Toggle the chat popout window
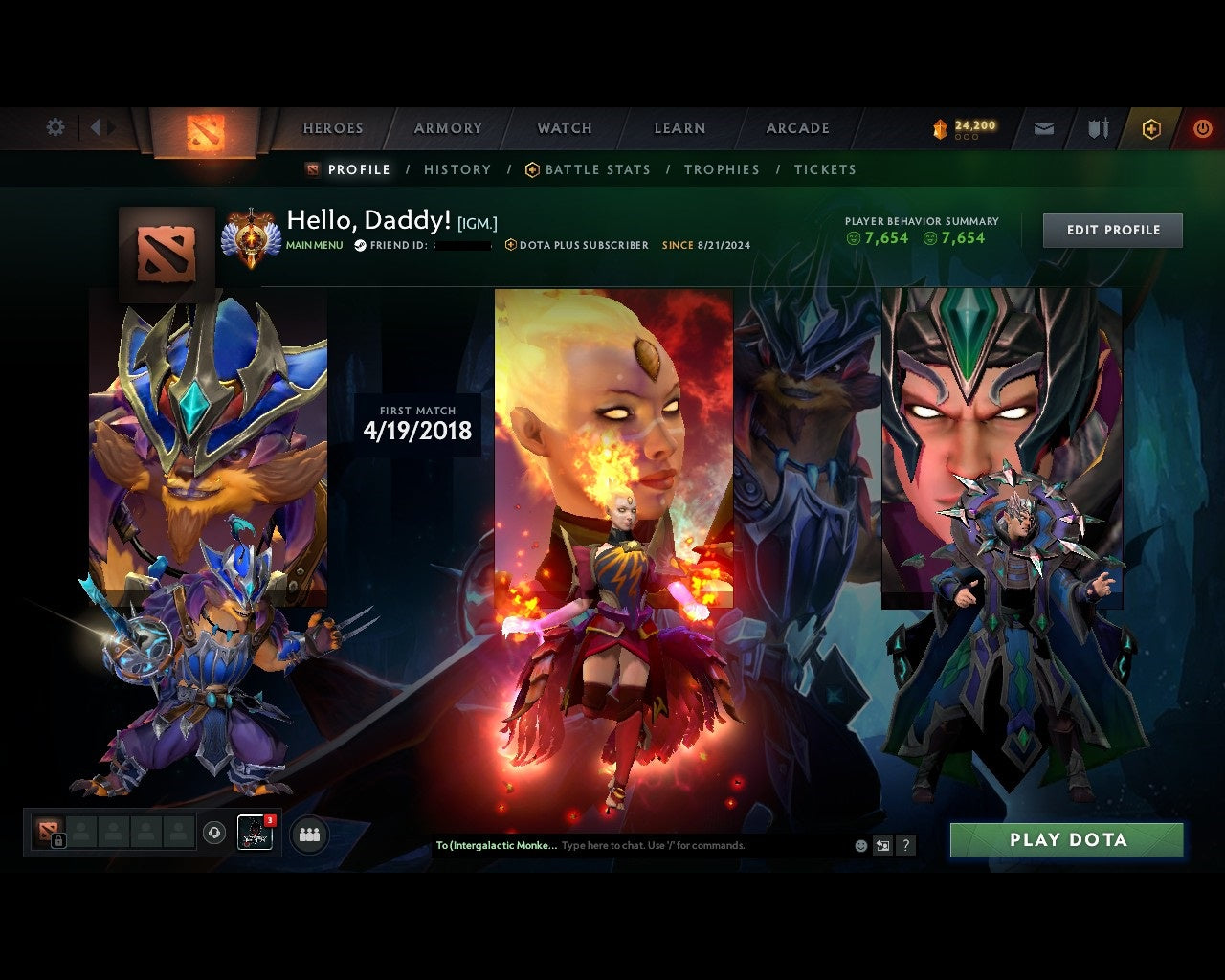The width and height of the screenshot is (1225, 980). coord(882,845)
